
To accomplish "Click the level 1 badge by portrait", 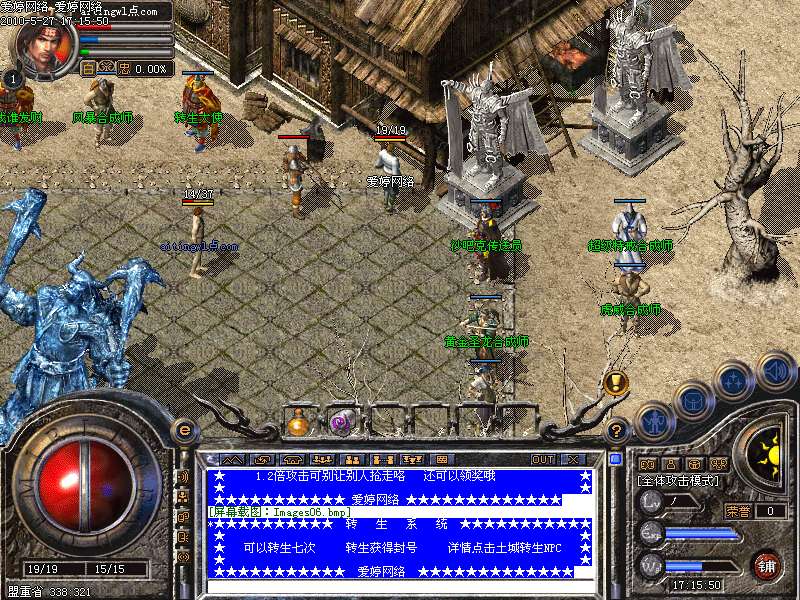I will [x=11, y=77].
